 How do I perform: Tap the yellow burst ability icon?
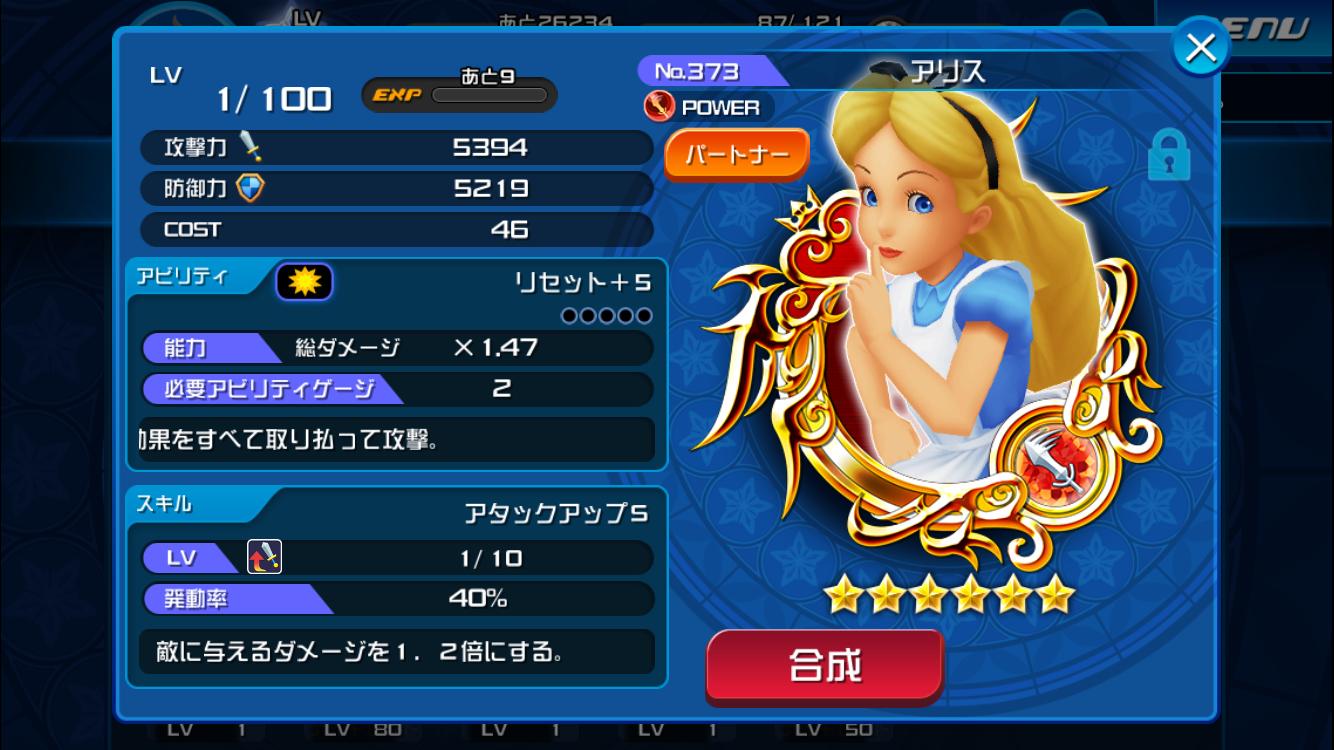tap(304, 283)
